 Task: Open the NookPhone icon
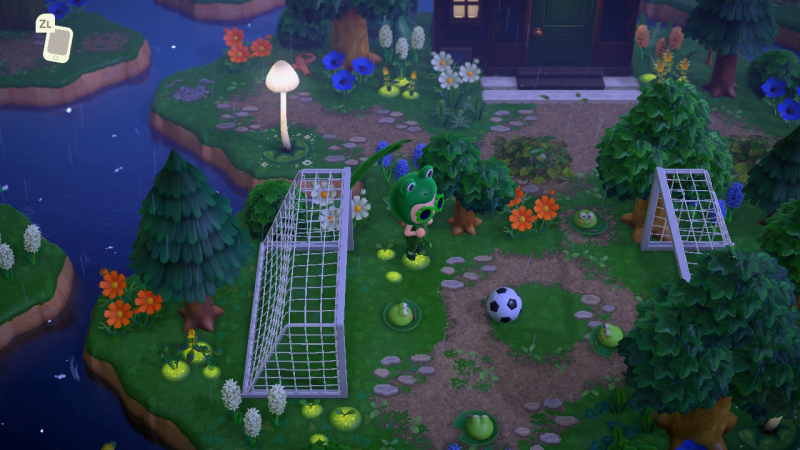click(59, 42)
